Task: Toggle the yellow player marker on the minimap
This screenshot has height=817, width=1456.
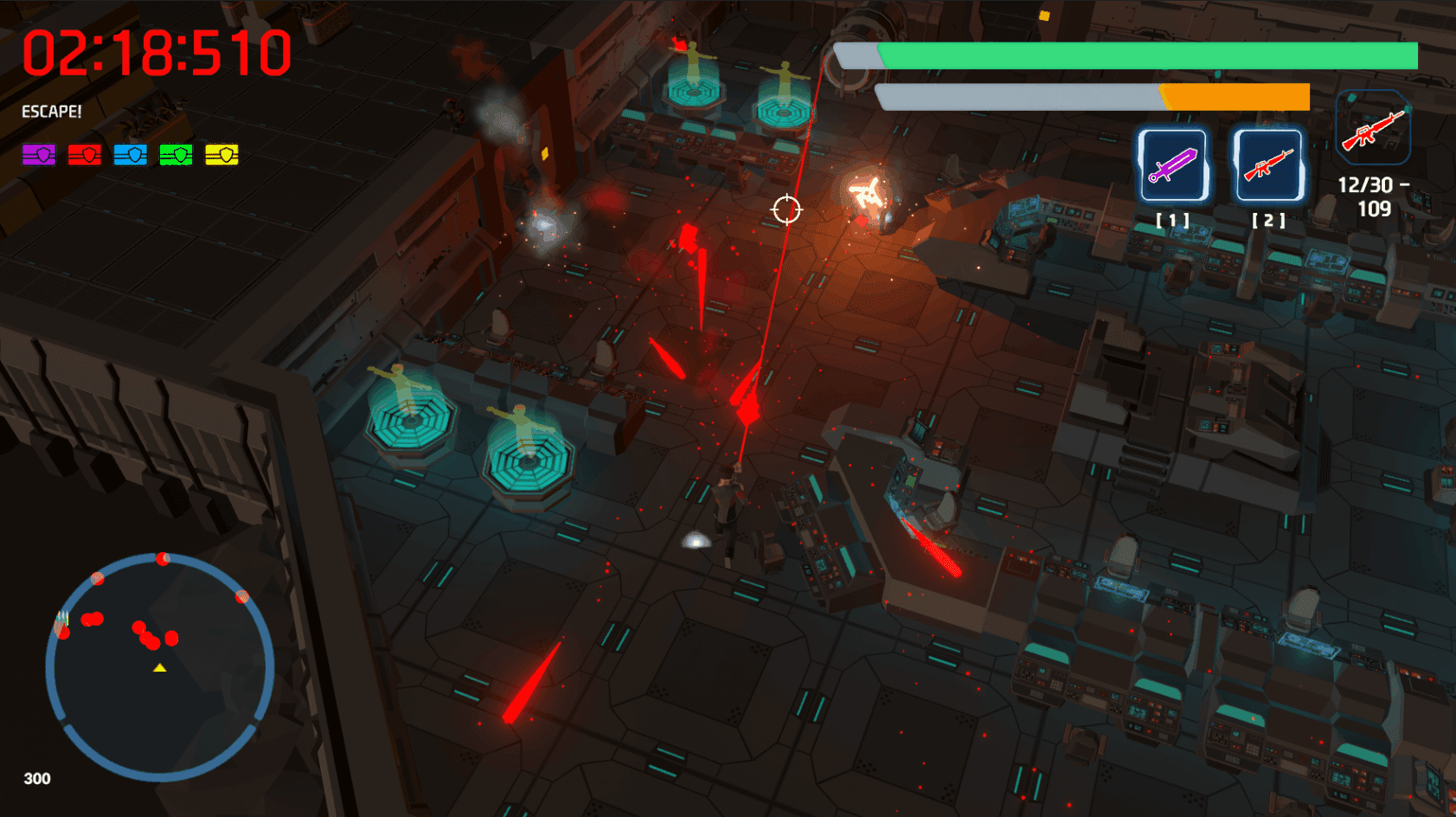Action: click(159, 668)
